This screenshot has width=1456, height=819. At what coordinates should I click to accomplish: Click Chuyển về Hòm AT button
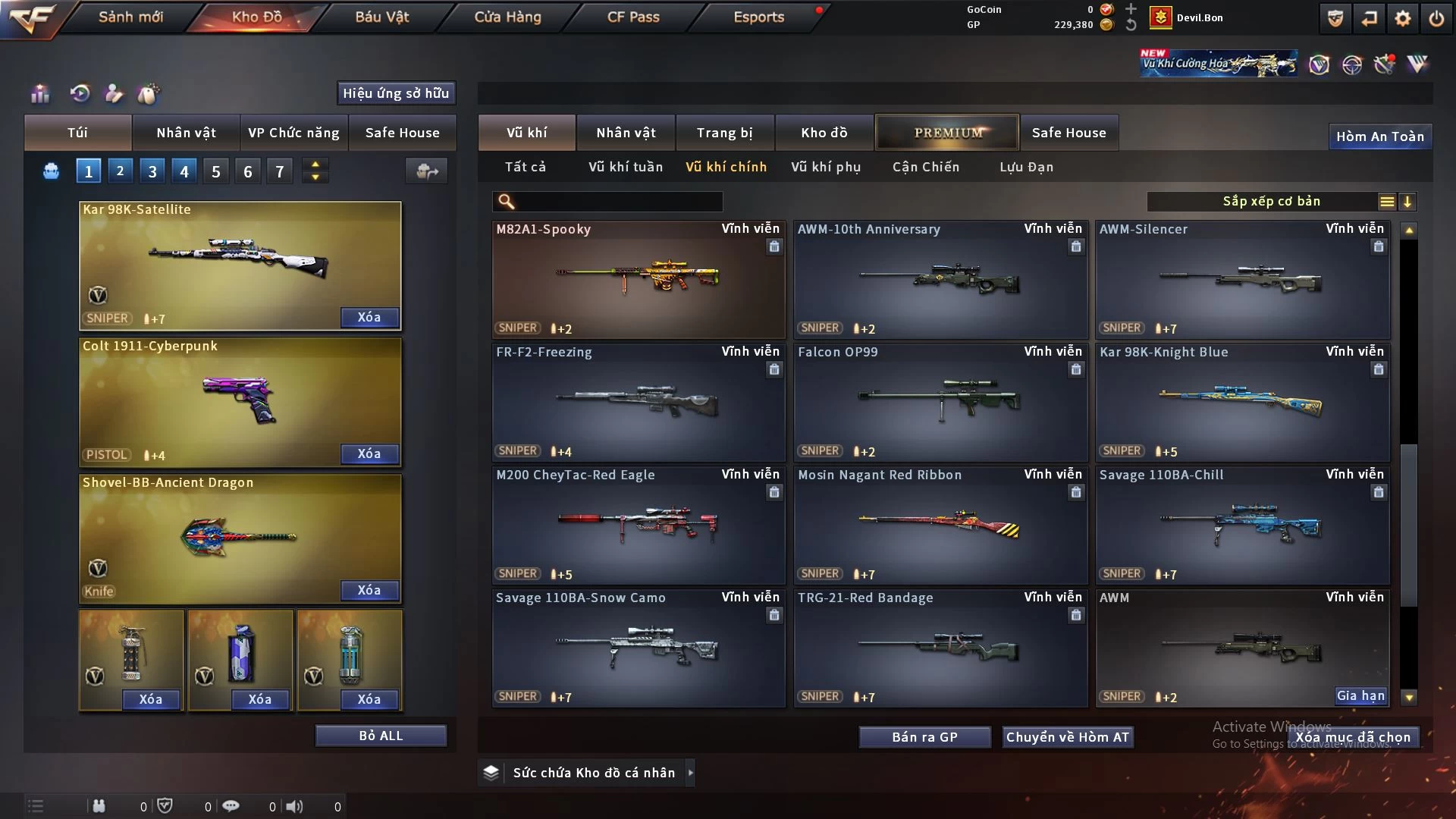click(1067, 737)
